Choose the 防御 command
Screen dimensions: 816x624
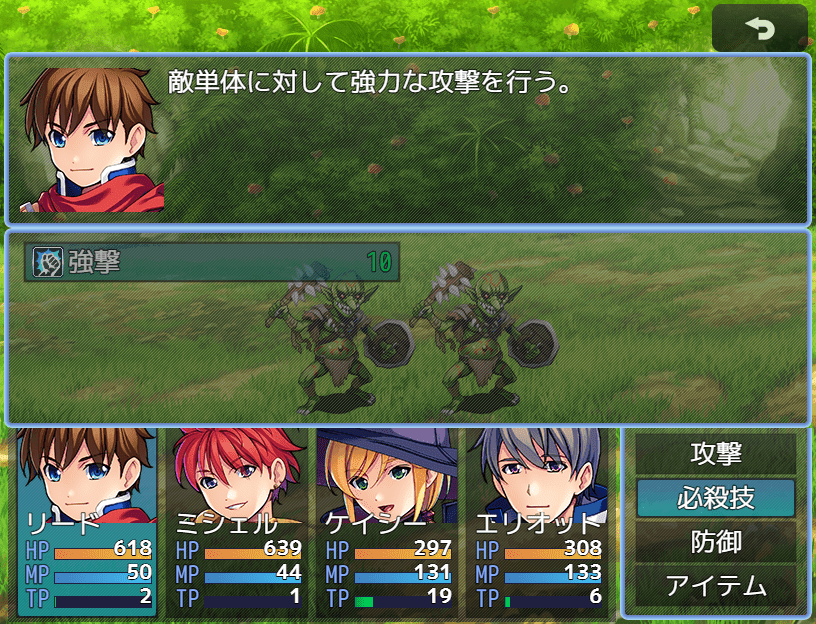(x=716, y=541)
